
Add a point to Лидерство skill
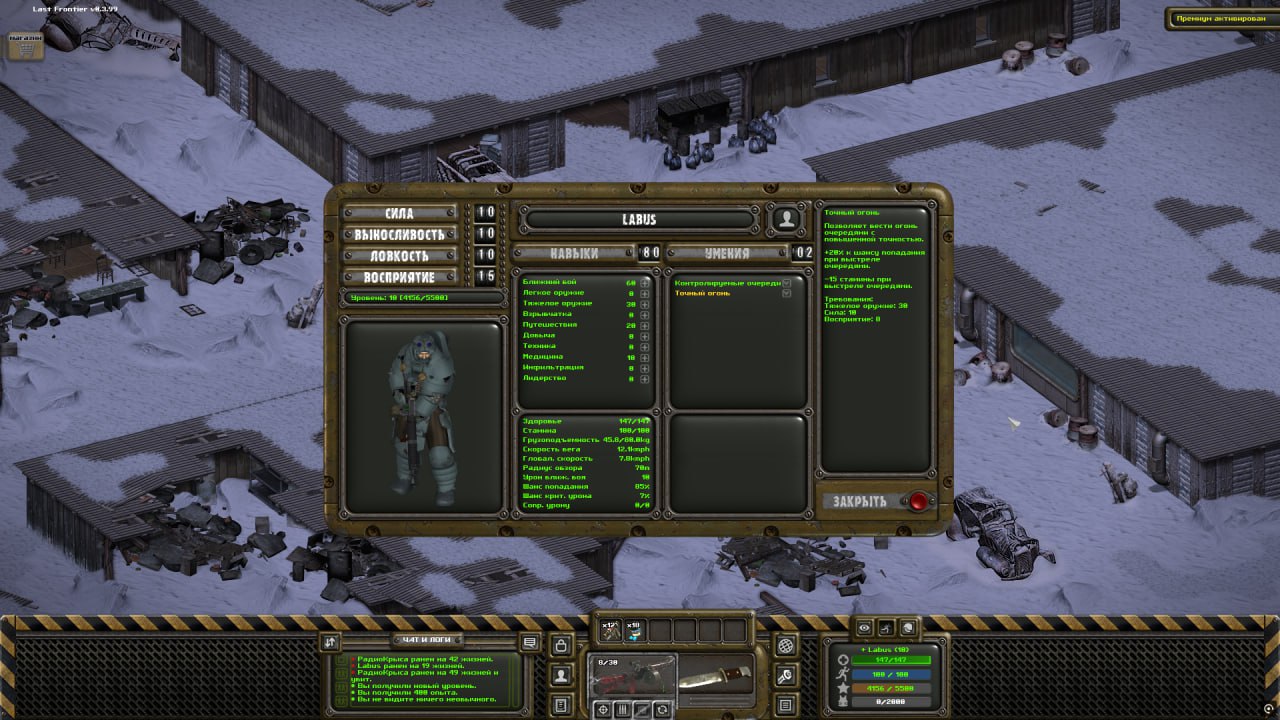click(x=645, y=378)
